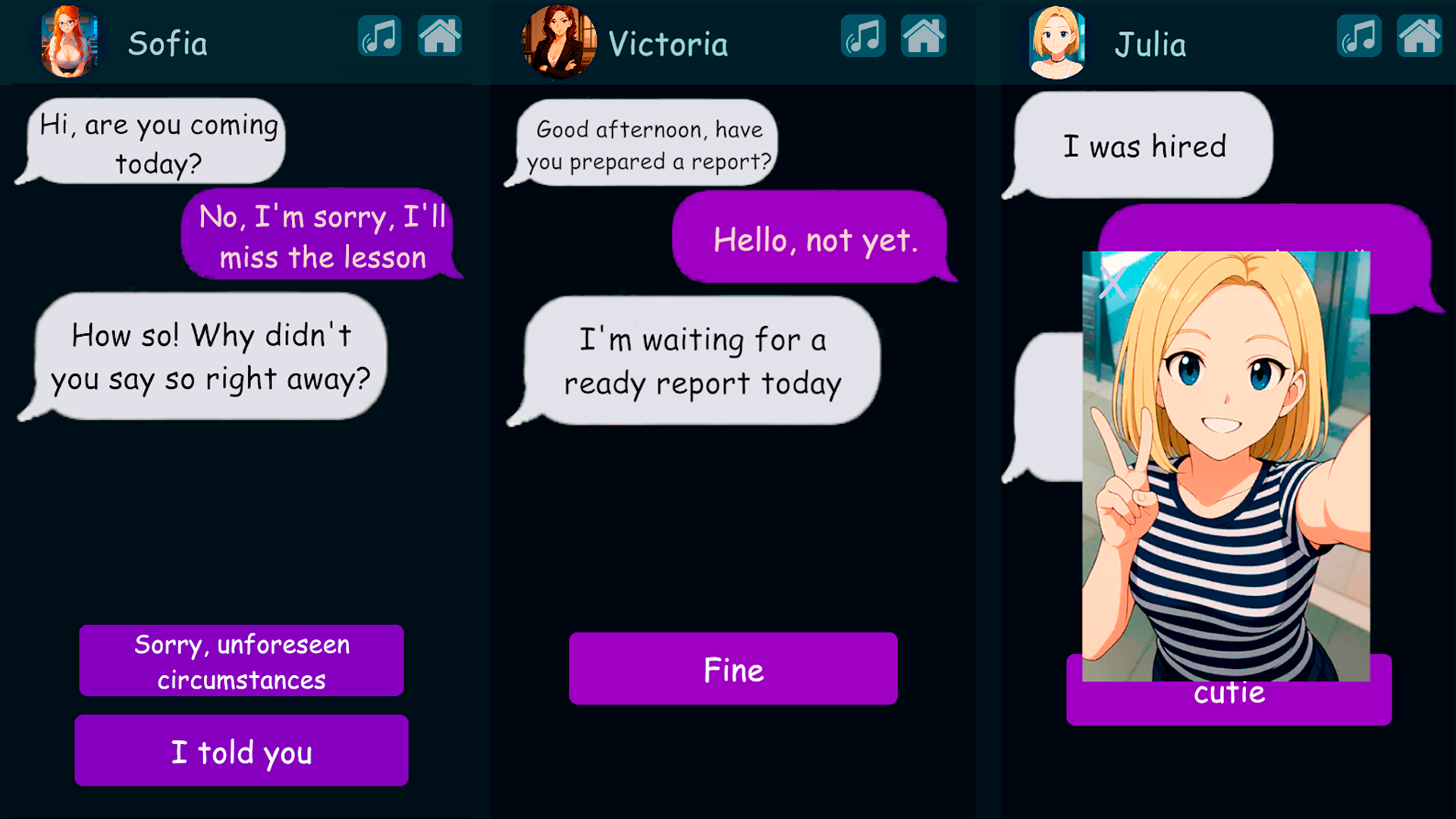Tap Sofia's name in the chat header
The image size is (1456, 819).
pos(168,43)
